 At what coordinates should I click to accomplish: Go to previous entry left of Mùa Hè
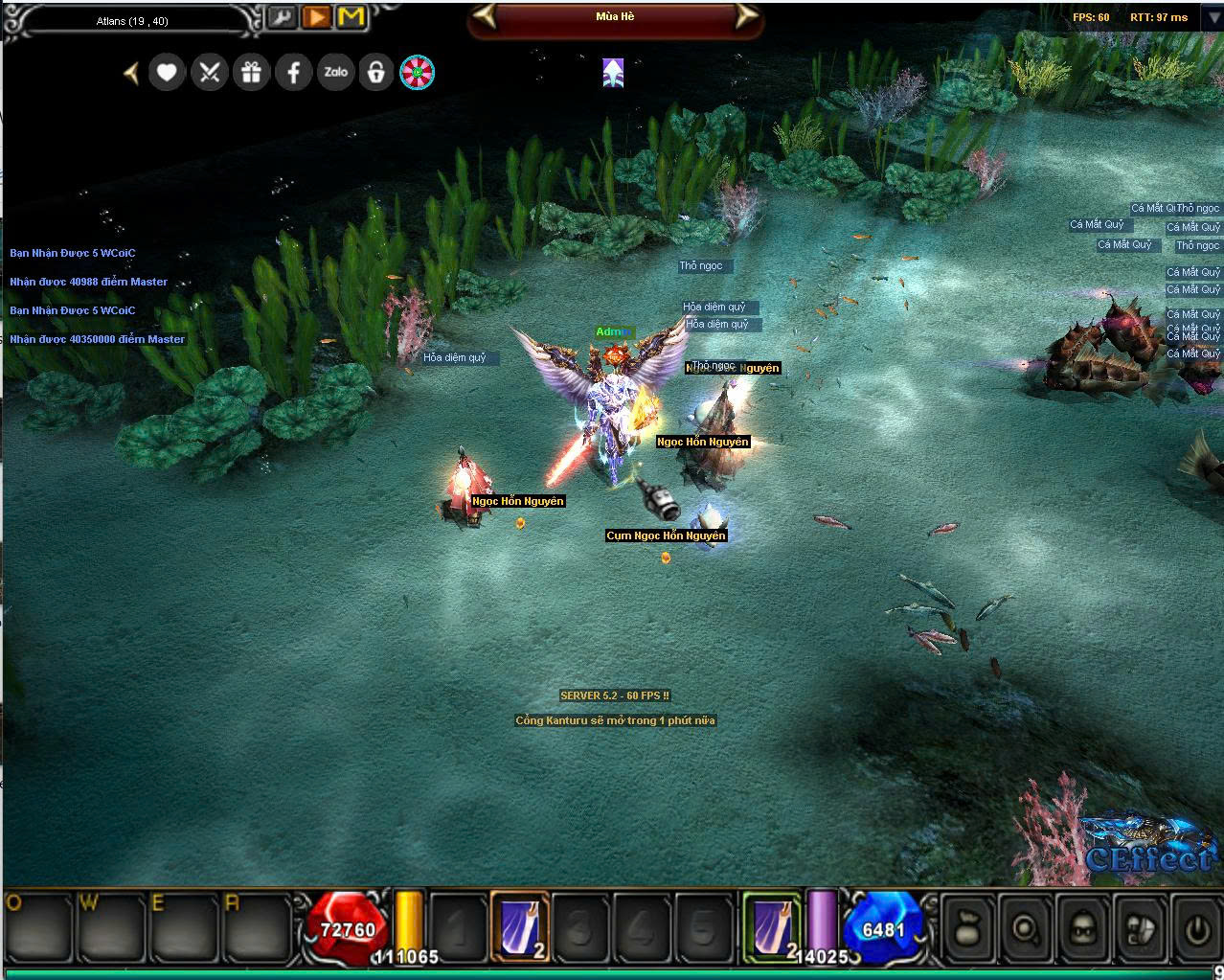(x=487, y=16)
